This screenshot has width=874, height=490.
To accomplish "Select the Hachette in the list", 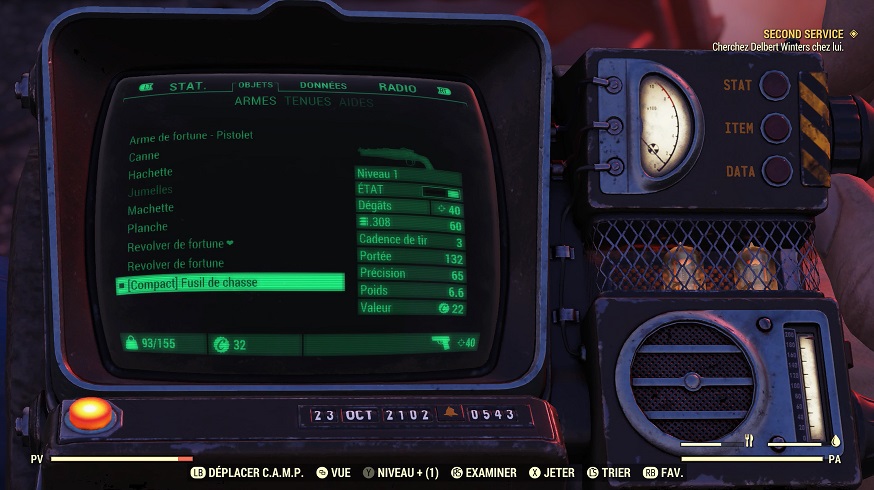I will (150, 173).
